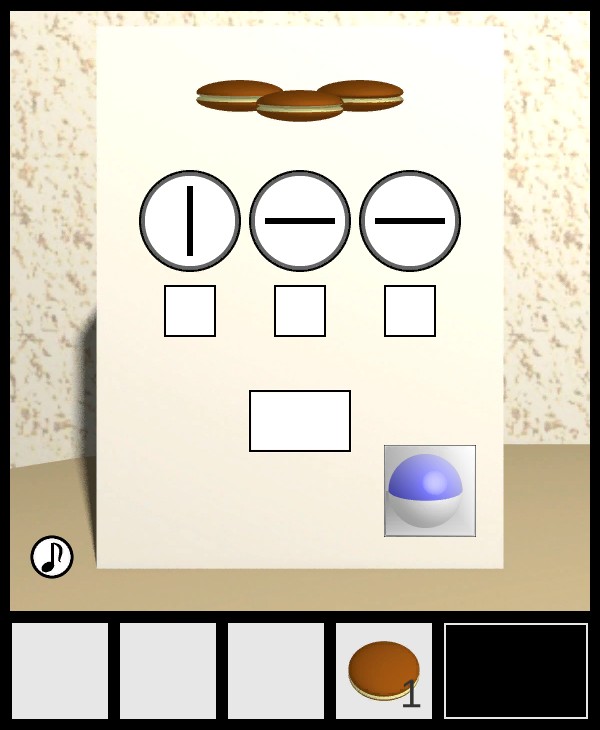Click the wide rectangular box below the squares

coord(300,421)
